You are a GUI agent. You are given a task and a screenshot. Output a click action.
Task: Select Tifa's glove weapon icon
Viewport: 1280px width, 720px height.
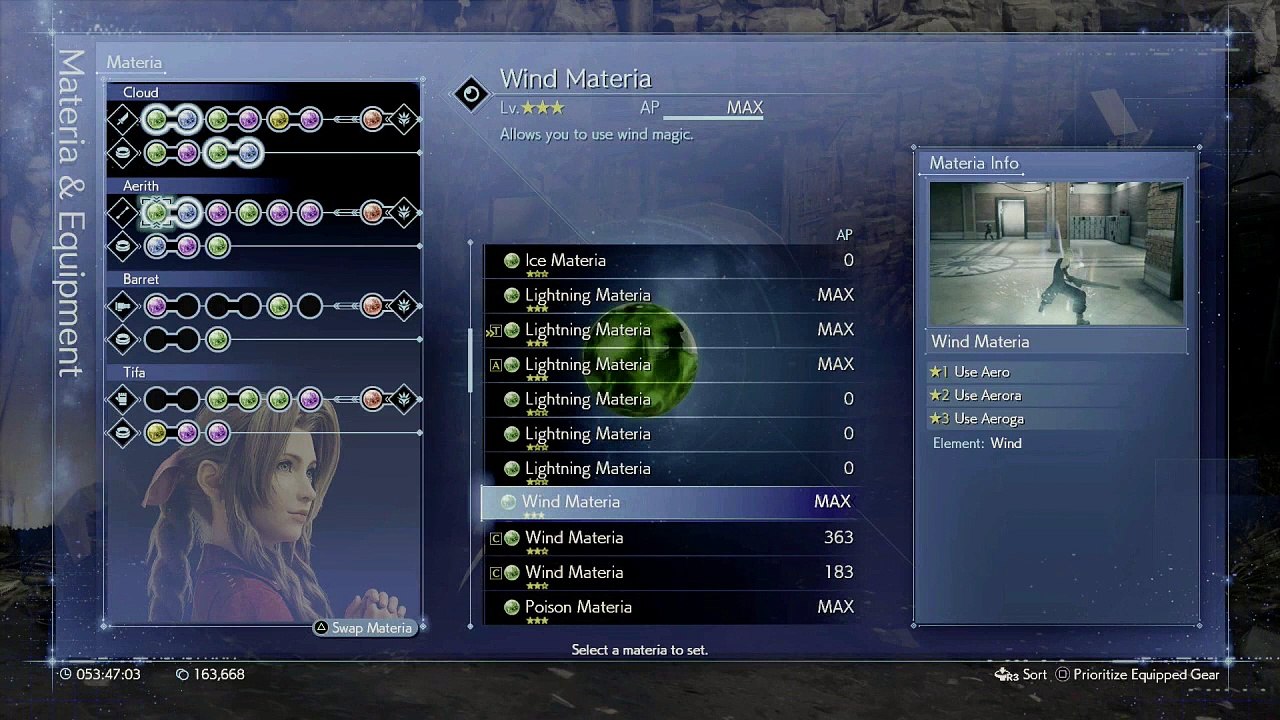click(122, 399)
